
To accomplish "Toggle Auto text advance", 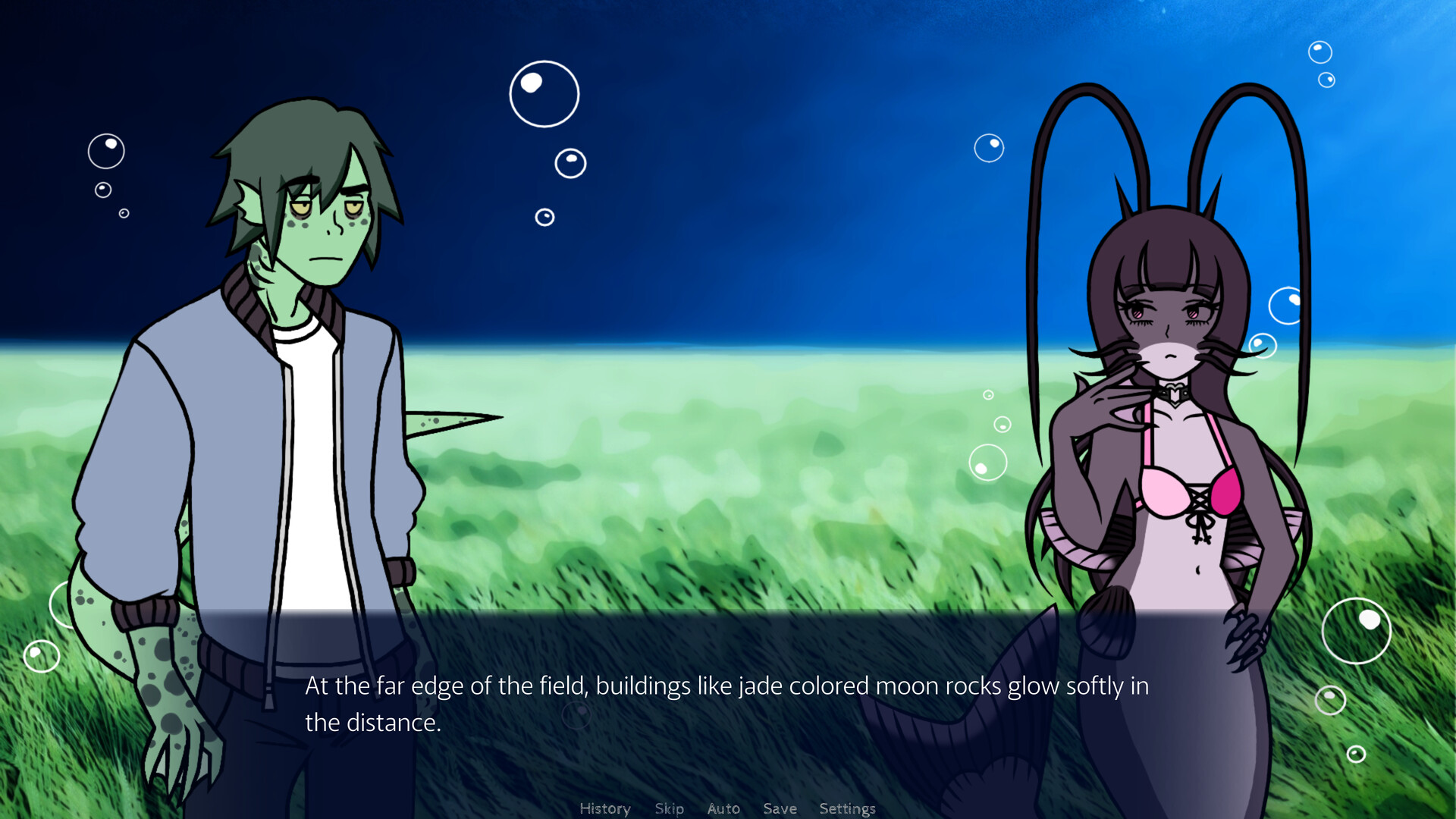I will coord(723,808).
